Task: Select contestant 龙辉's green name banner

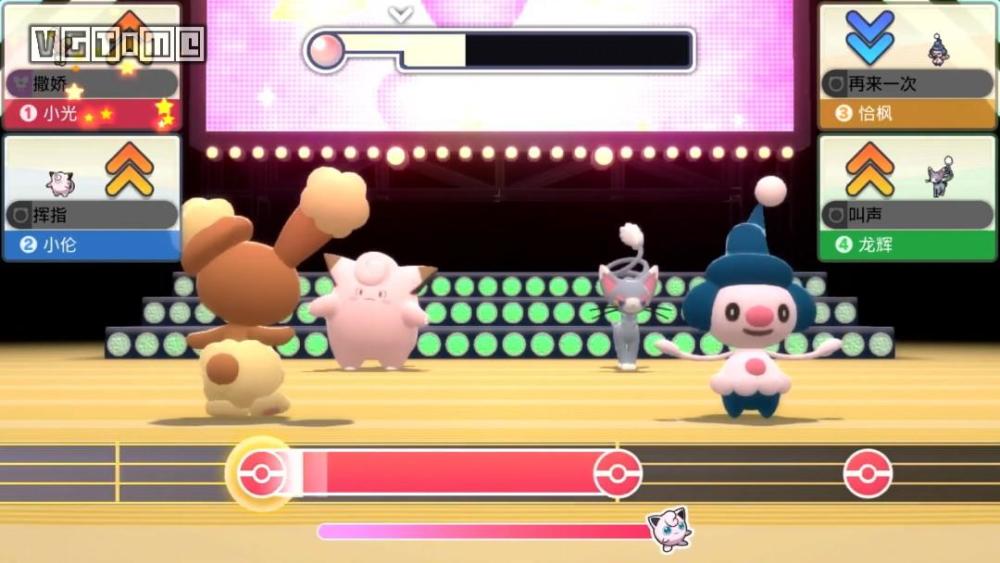Action: pyautogui.click(x=908, y=245)
